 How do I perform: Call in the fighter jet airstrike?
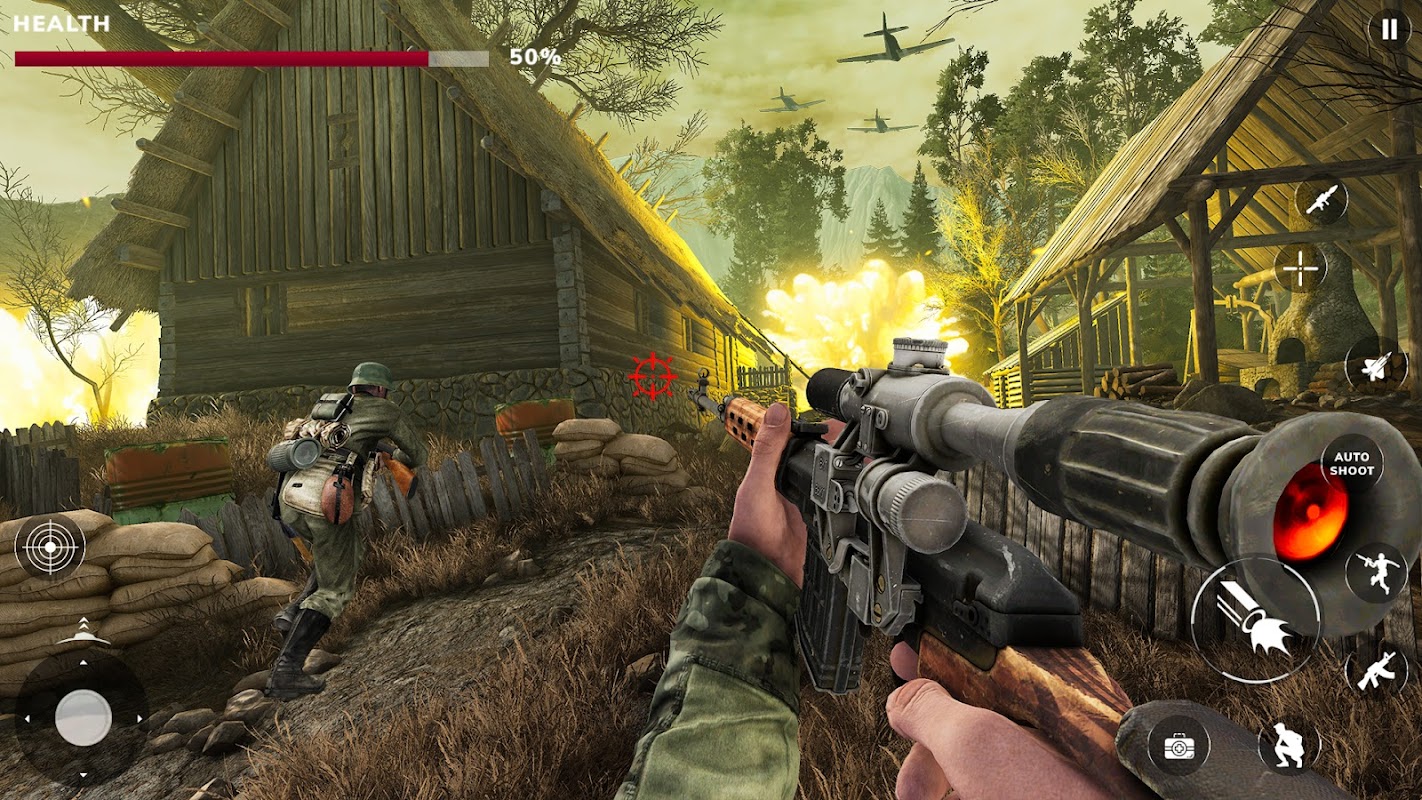click(1376, 364)
